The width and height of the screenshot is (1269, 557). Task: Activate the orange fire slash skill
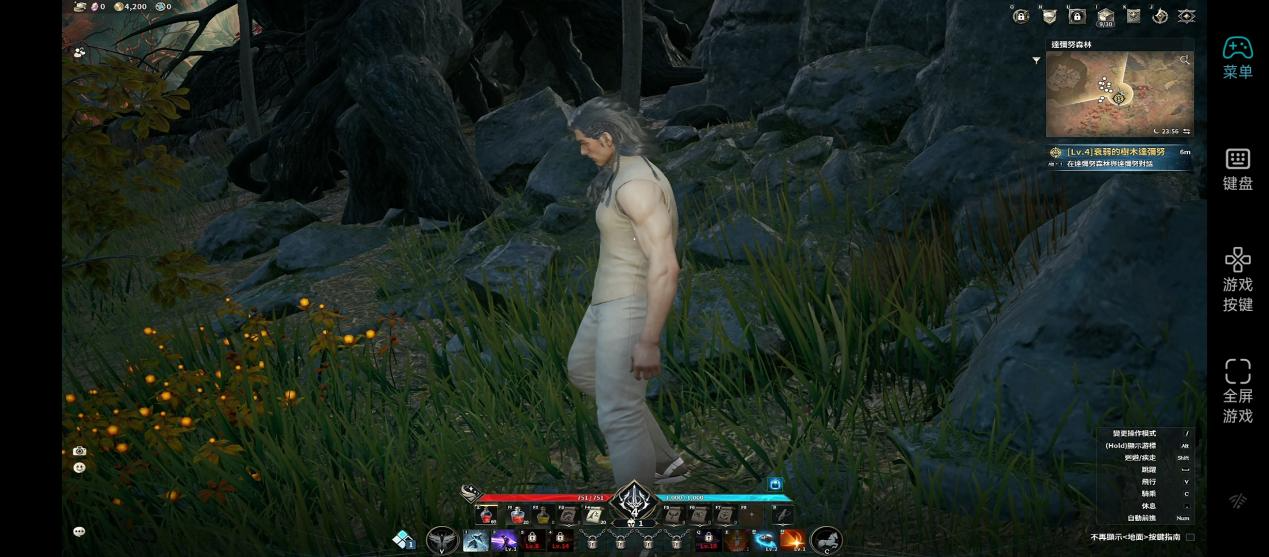click(792, 541)
